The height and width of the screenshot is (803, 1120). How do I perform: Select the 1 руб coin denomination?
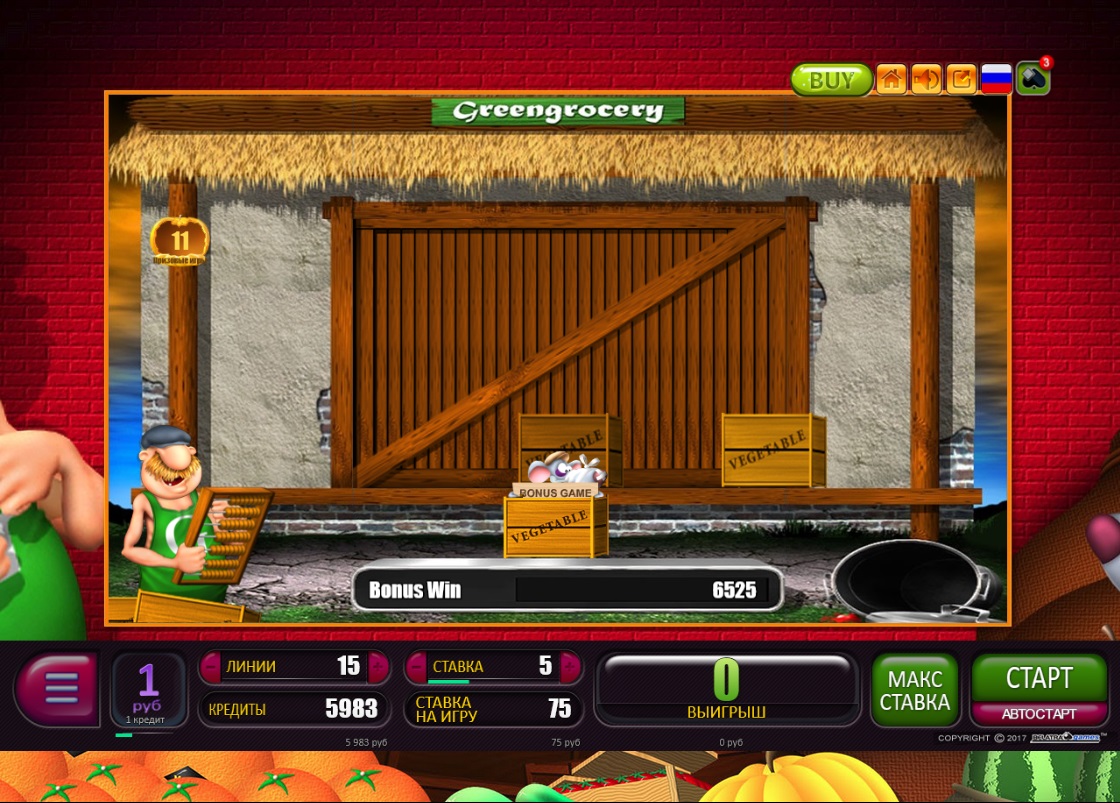click(148, 689)
